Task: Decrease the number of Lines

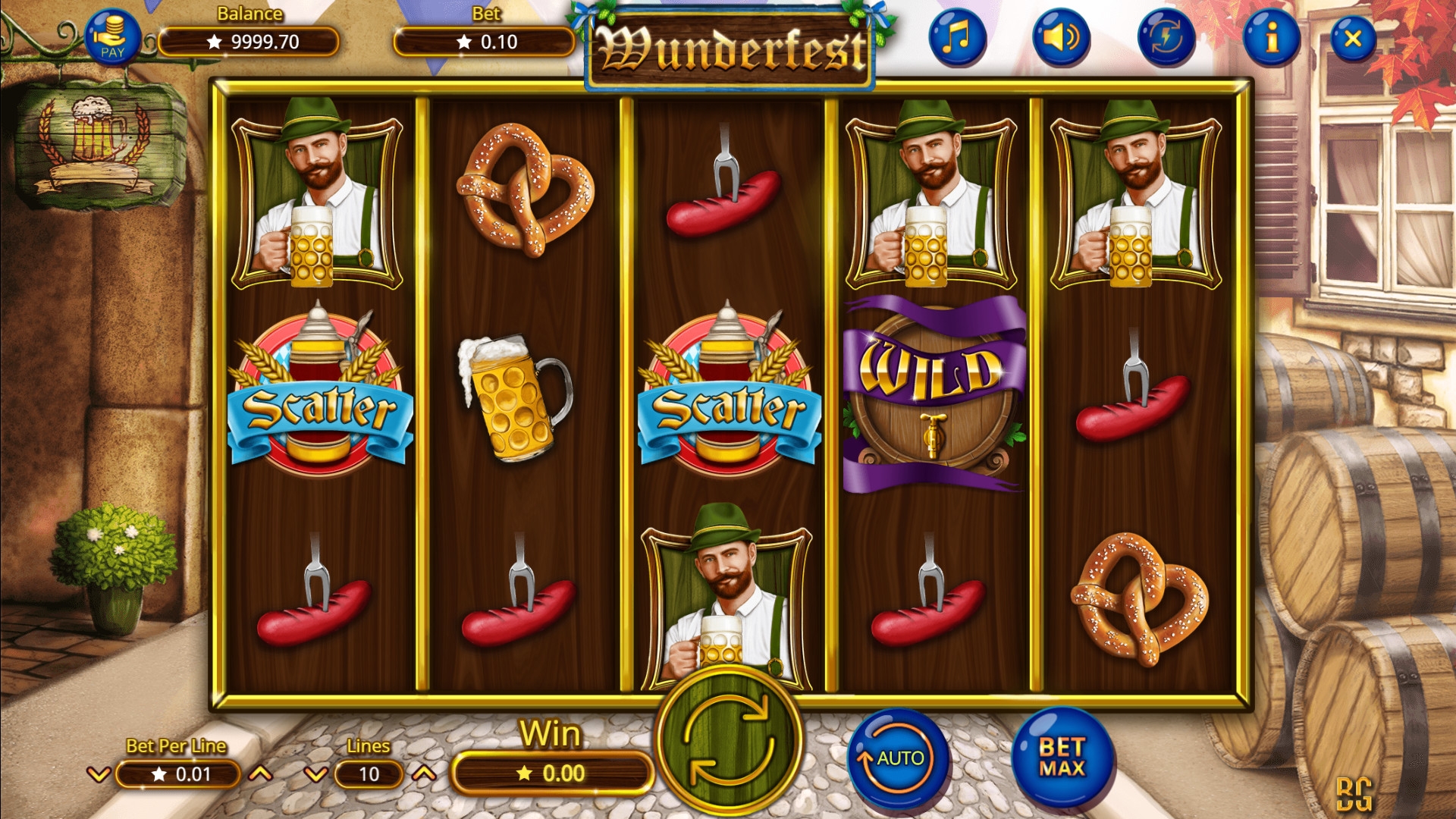Action: 315,774
